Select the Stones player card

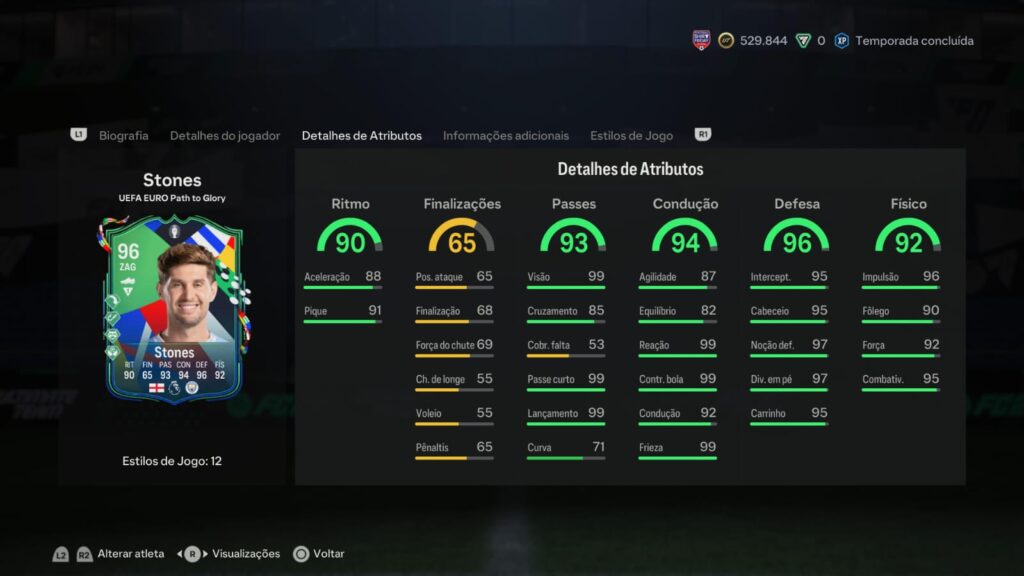click(x=173, y=310)
